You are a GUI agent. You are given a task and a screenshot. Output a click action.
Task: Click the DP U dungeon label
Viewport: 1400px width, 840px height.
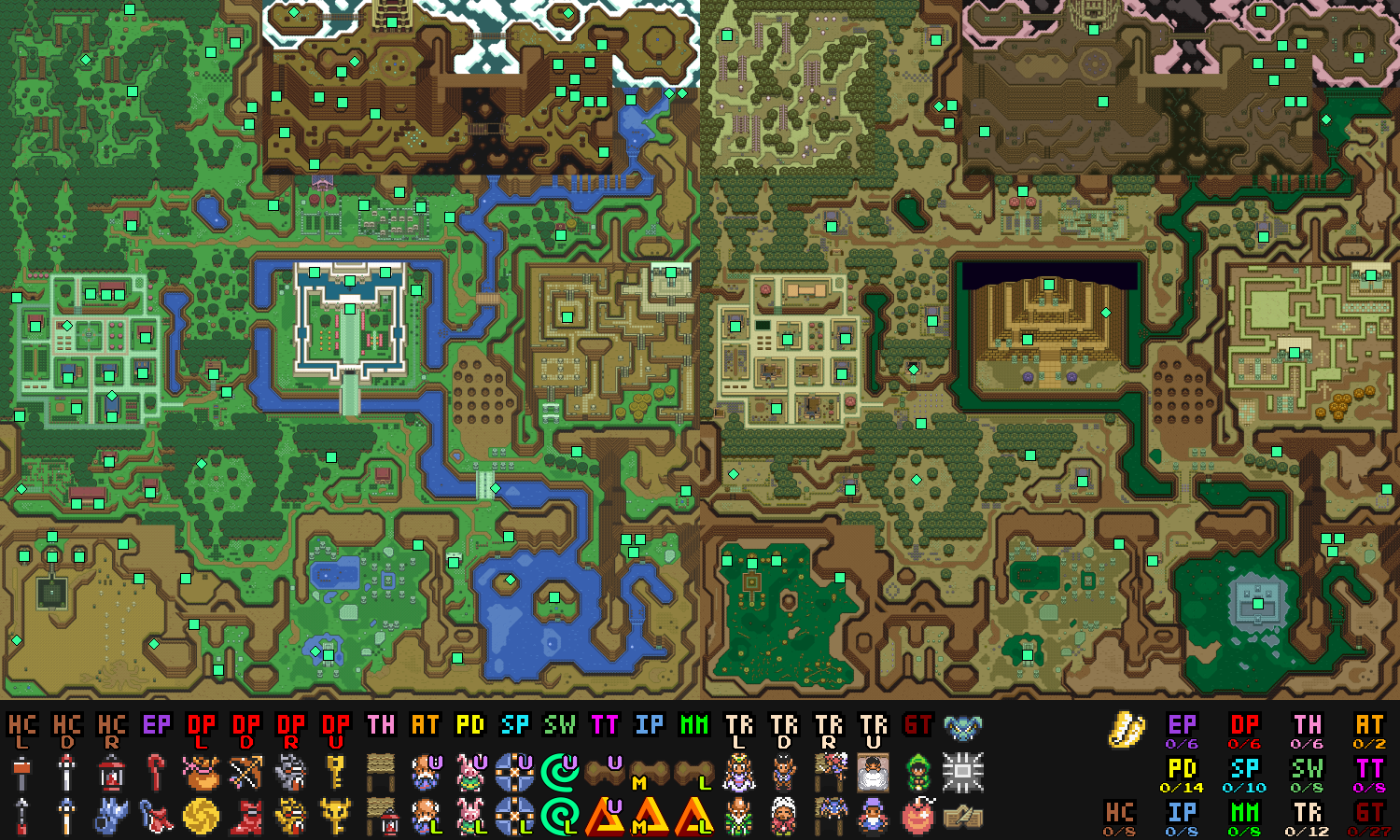click(x=336, y=729)
